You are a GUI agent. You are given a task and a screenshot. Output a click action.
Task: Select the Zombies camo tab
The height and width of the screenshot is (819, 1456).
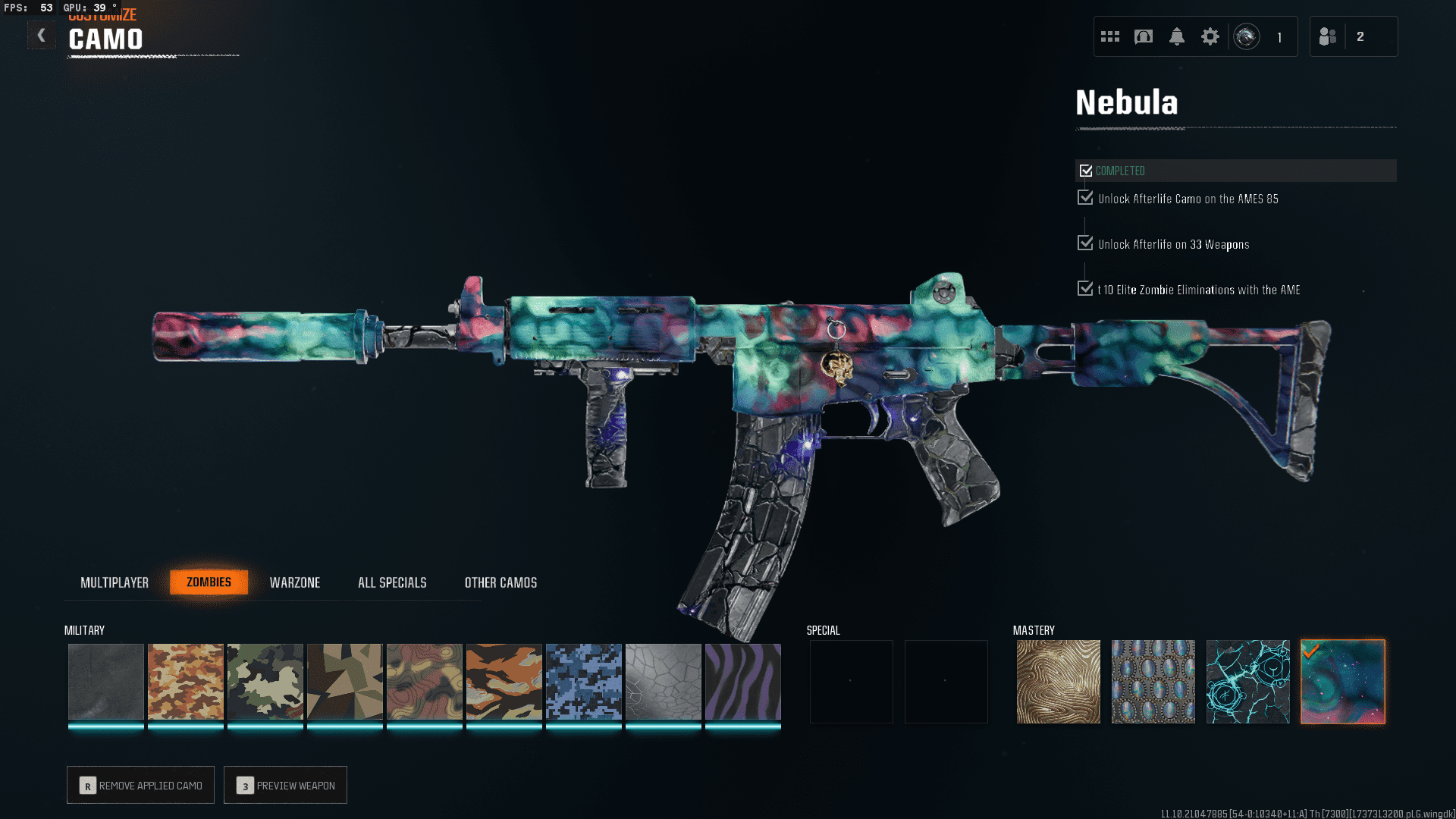coord(209,582)
